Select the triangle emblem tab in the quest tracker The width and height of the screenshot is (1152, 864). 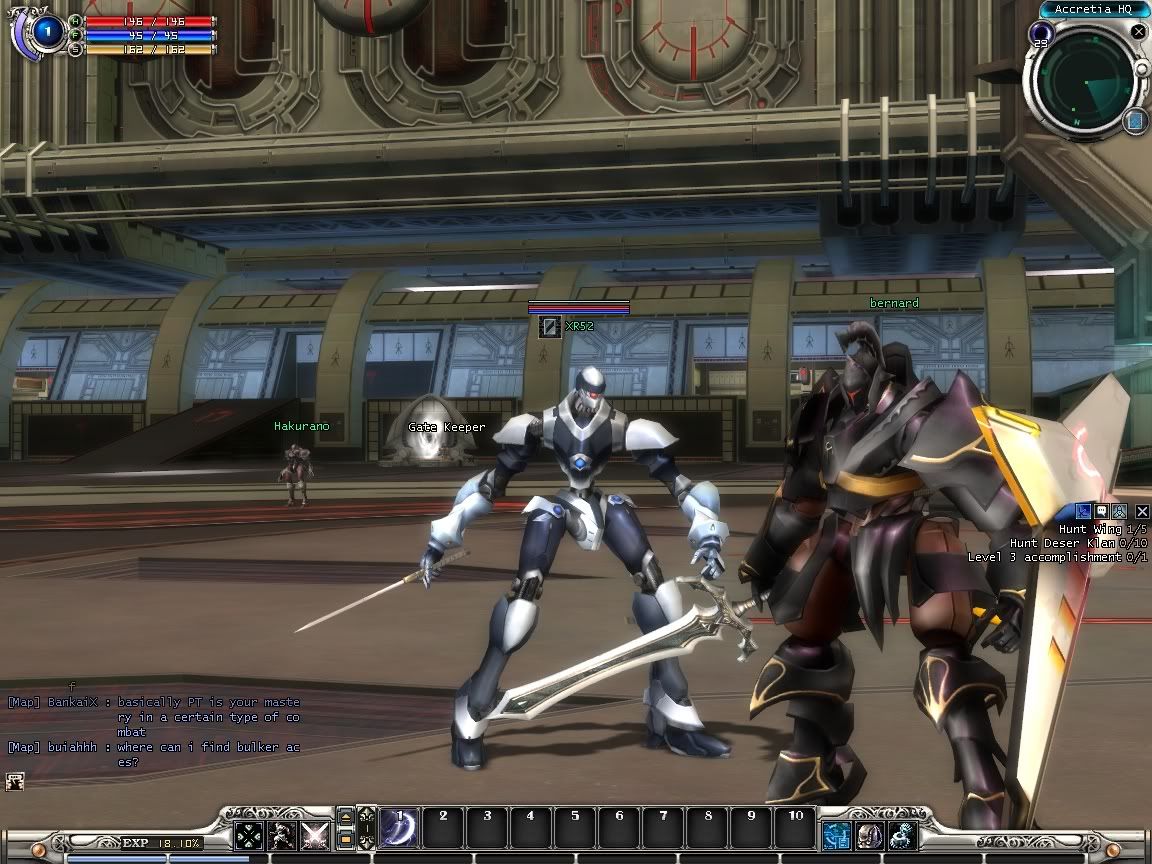pos(1119,512)
